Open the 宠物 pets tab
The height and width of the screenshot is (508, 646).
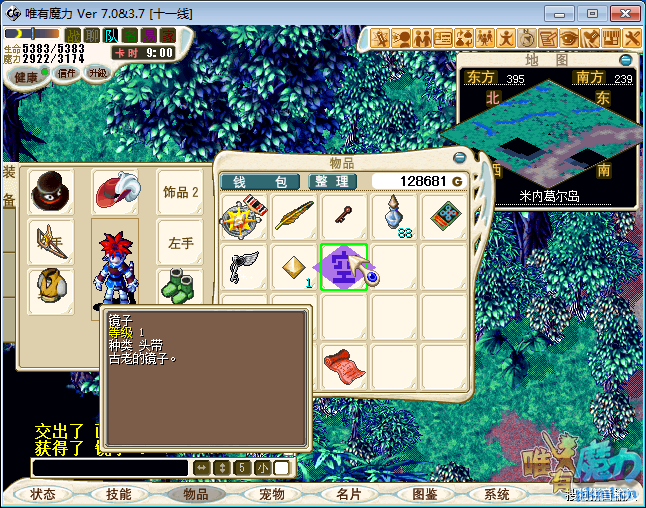point(272,494)
